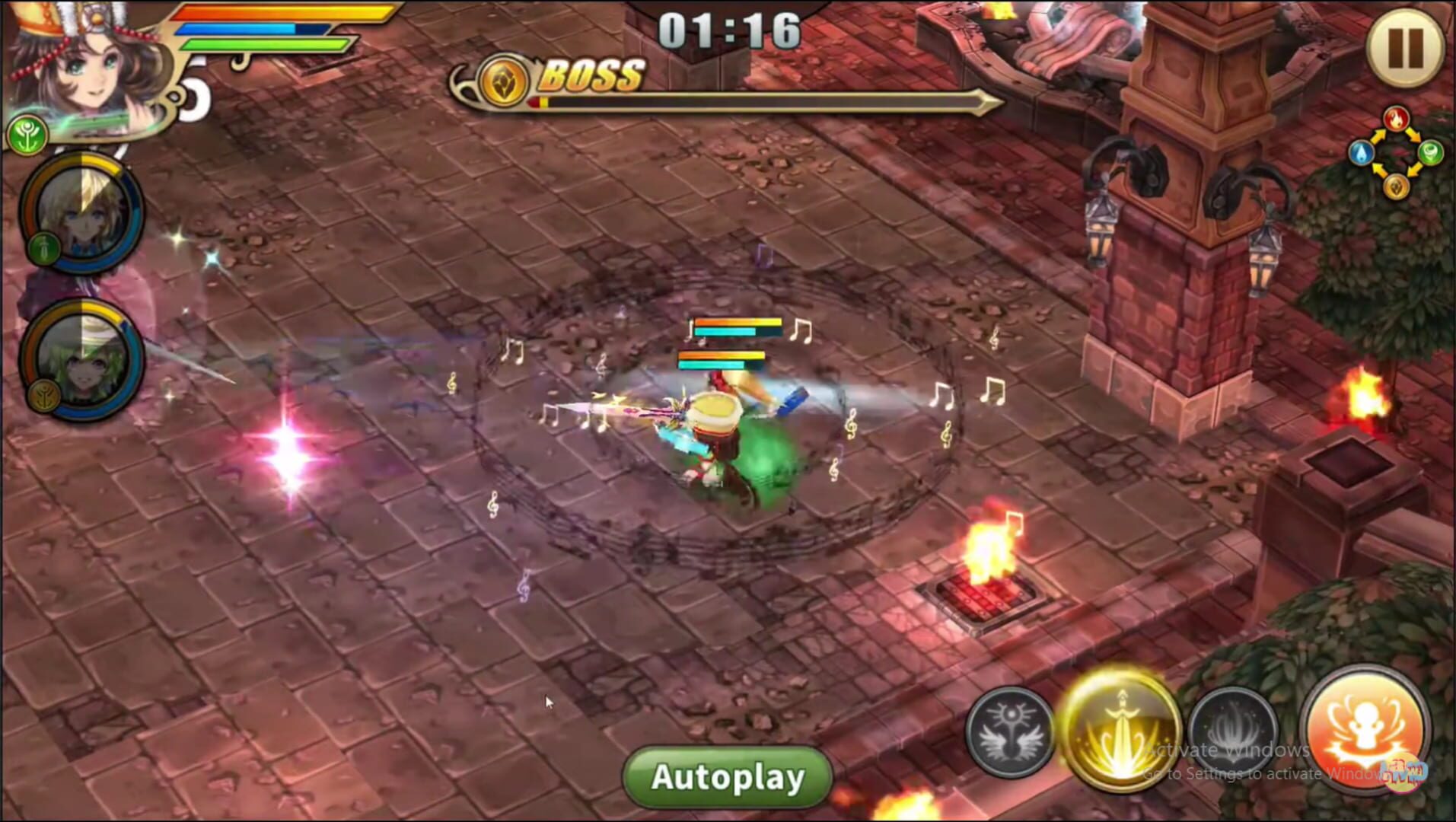This screenshot has width=1456, height=822.
Task: Activate the golden sword skill
Action: (1120, 731)
